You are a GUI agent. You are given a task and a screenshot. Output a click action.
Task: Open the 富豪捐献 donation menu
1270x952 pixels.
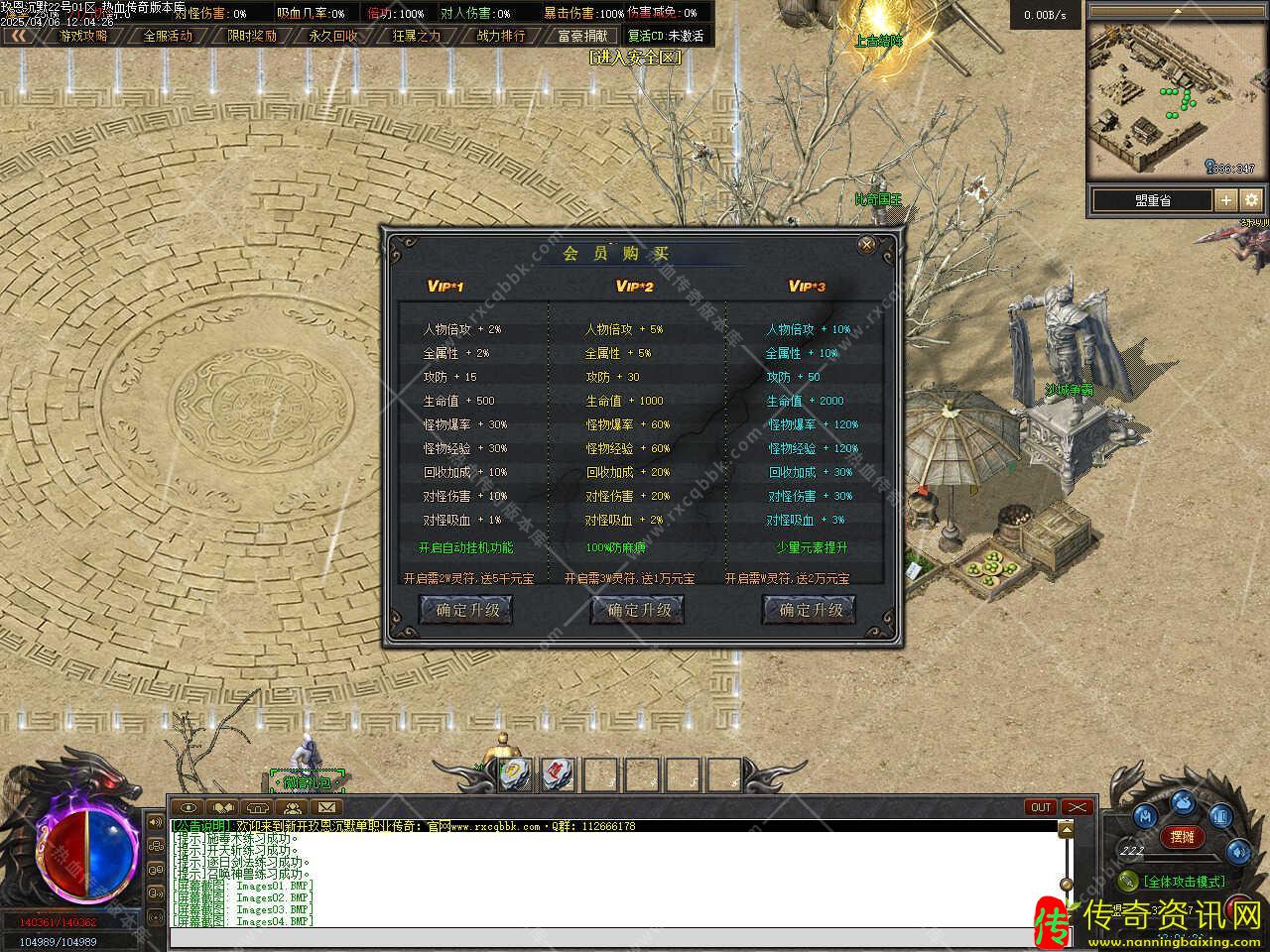(x=583, y=36)
